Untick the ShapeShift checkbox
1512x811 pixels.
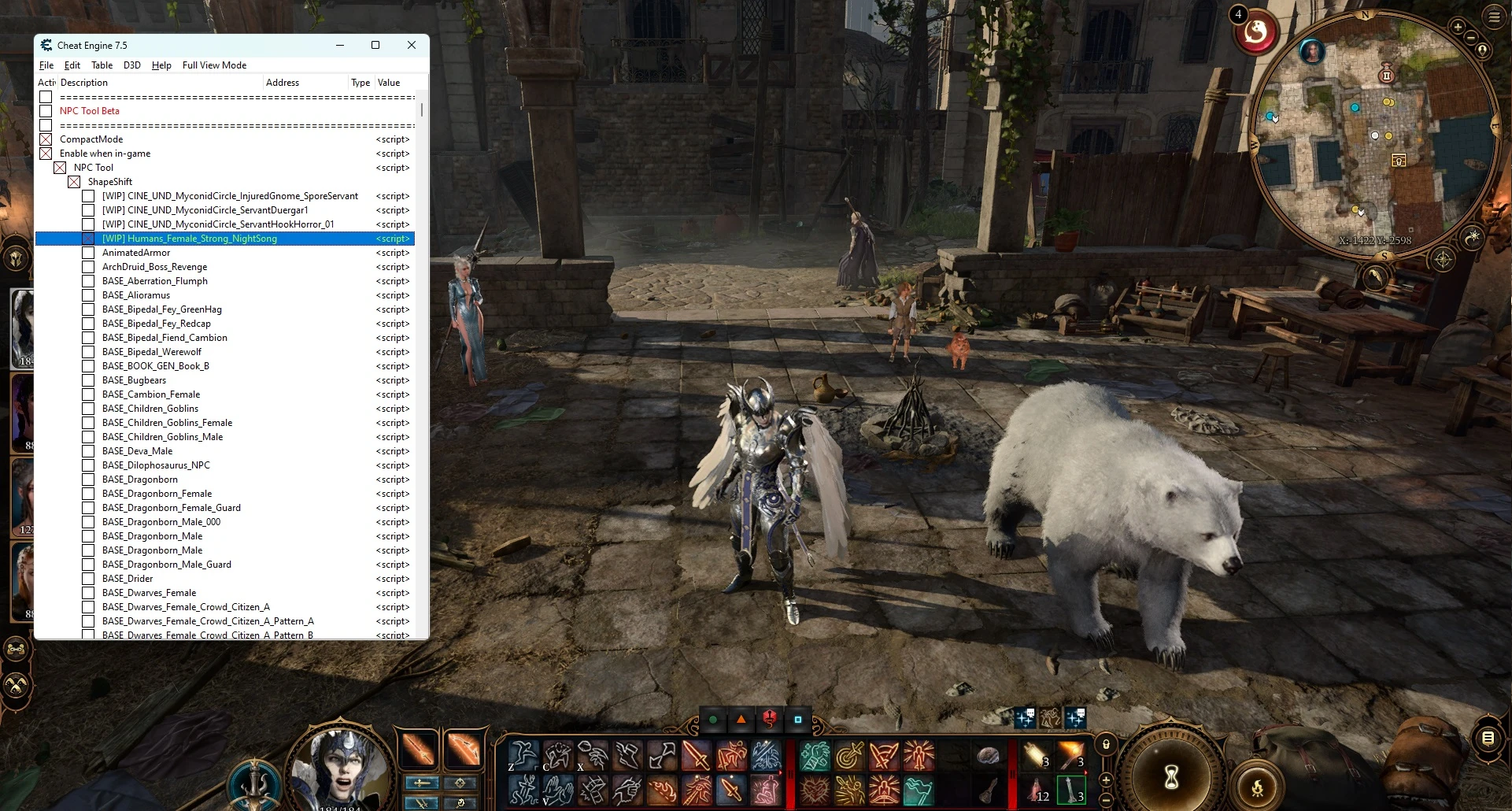[74, 182]
